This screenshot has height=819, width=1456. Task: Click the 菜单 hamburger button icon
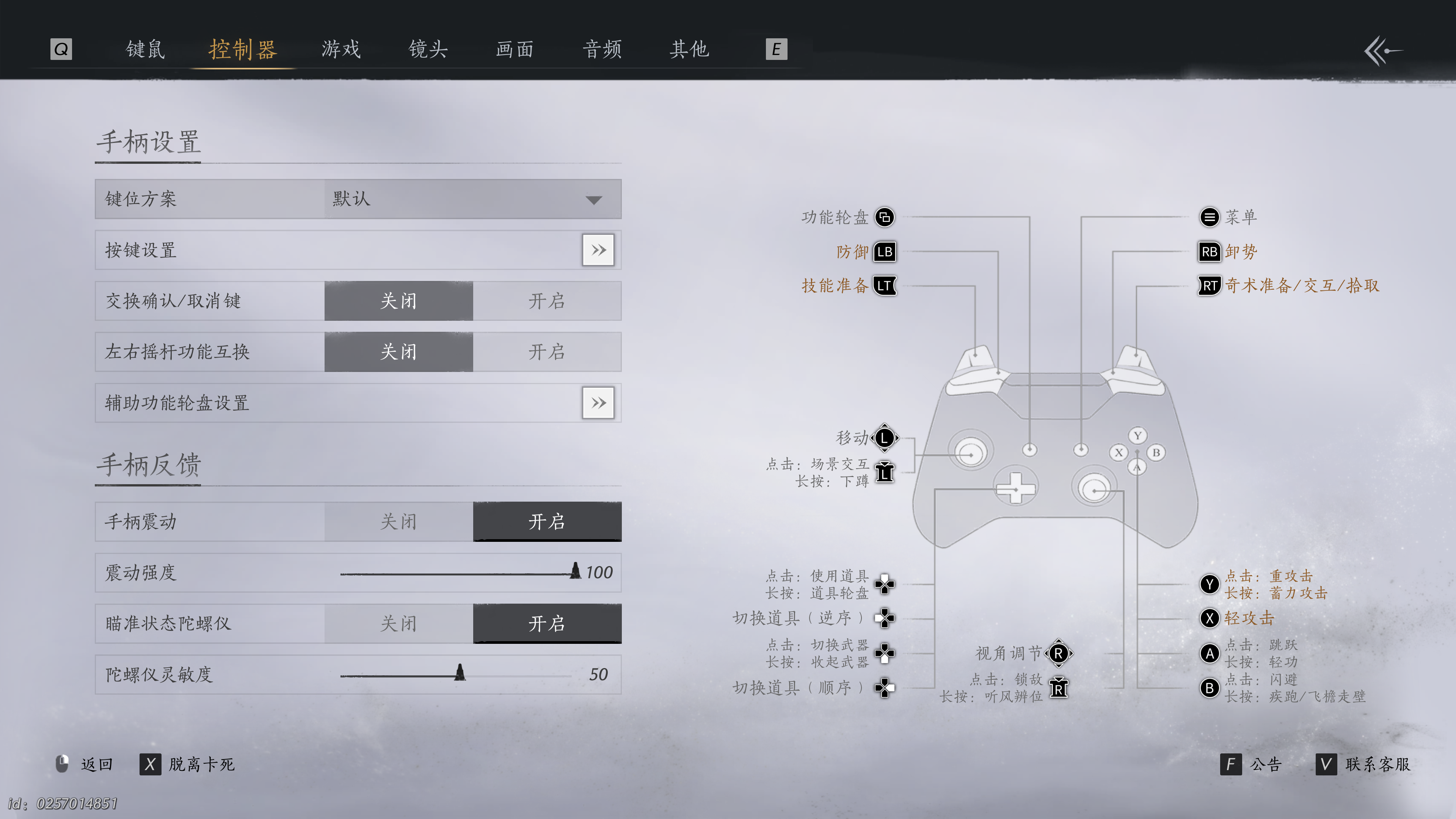click(x=1210, y=217)
